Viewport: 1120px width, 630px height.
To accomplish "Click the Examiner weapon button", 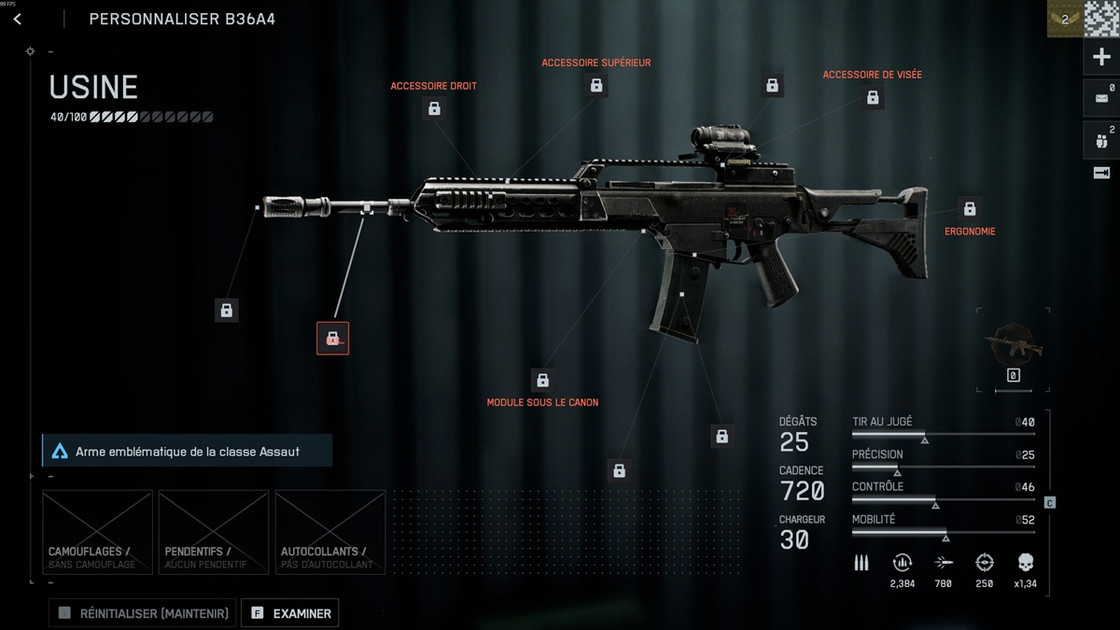I will point(290,613).
